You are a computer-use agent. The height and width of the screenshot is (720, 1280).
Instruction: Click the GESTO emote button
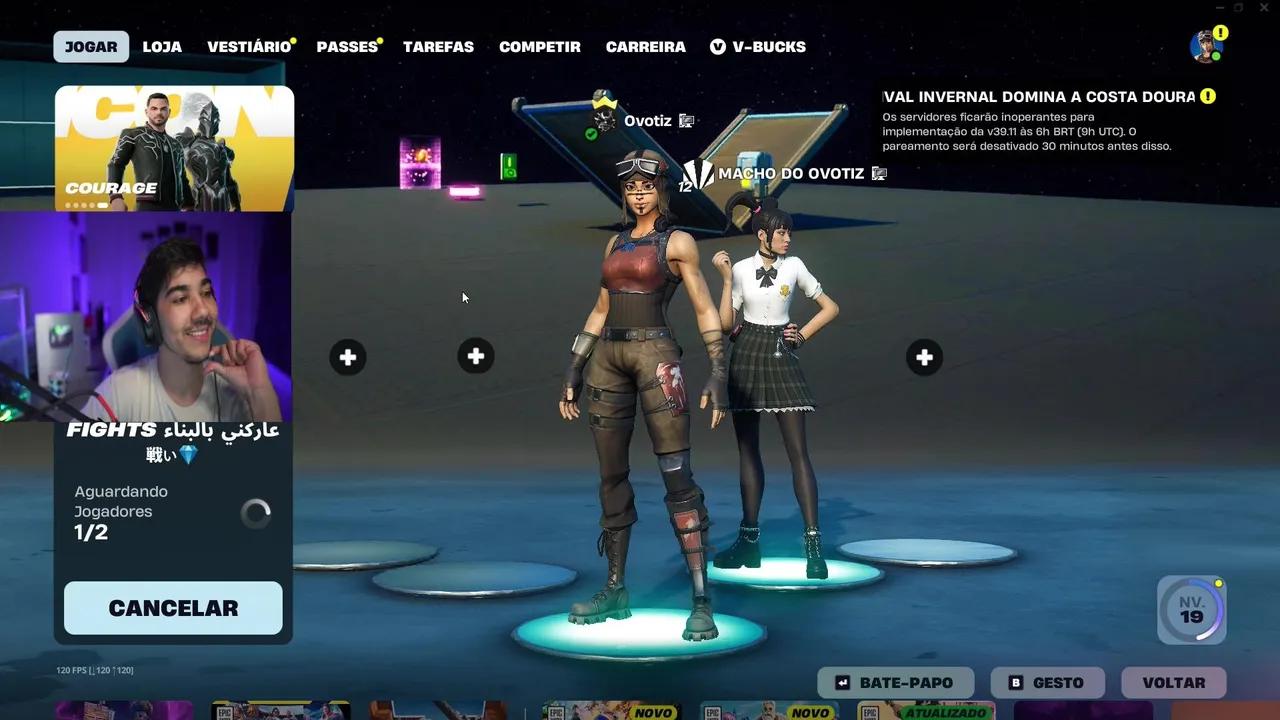[1047, 682]
